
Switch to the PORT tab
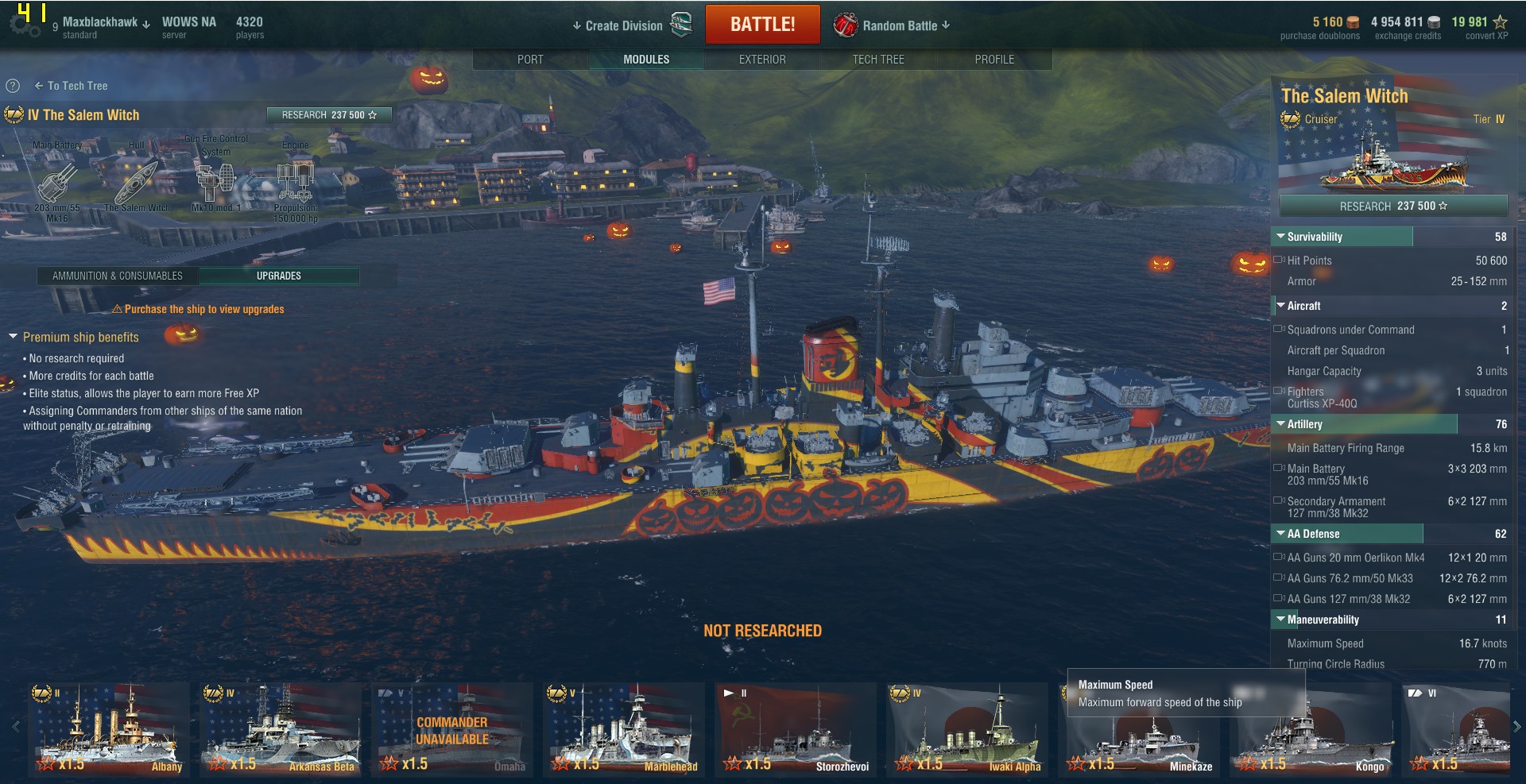pyautogui.click(x=530, y=60)
